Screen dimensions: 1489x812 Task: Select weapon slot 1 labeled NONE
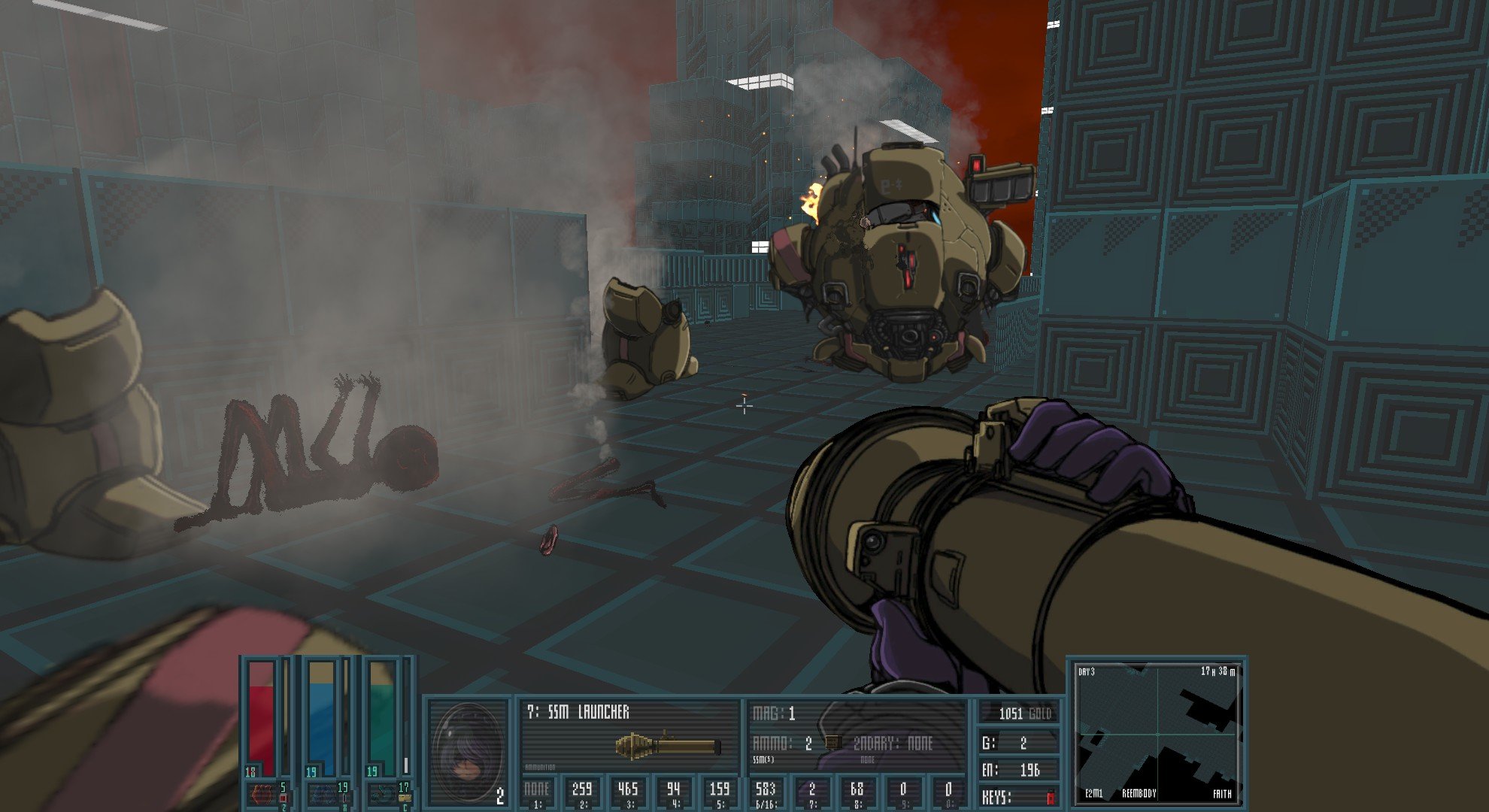point(537,793)
